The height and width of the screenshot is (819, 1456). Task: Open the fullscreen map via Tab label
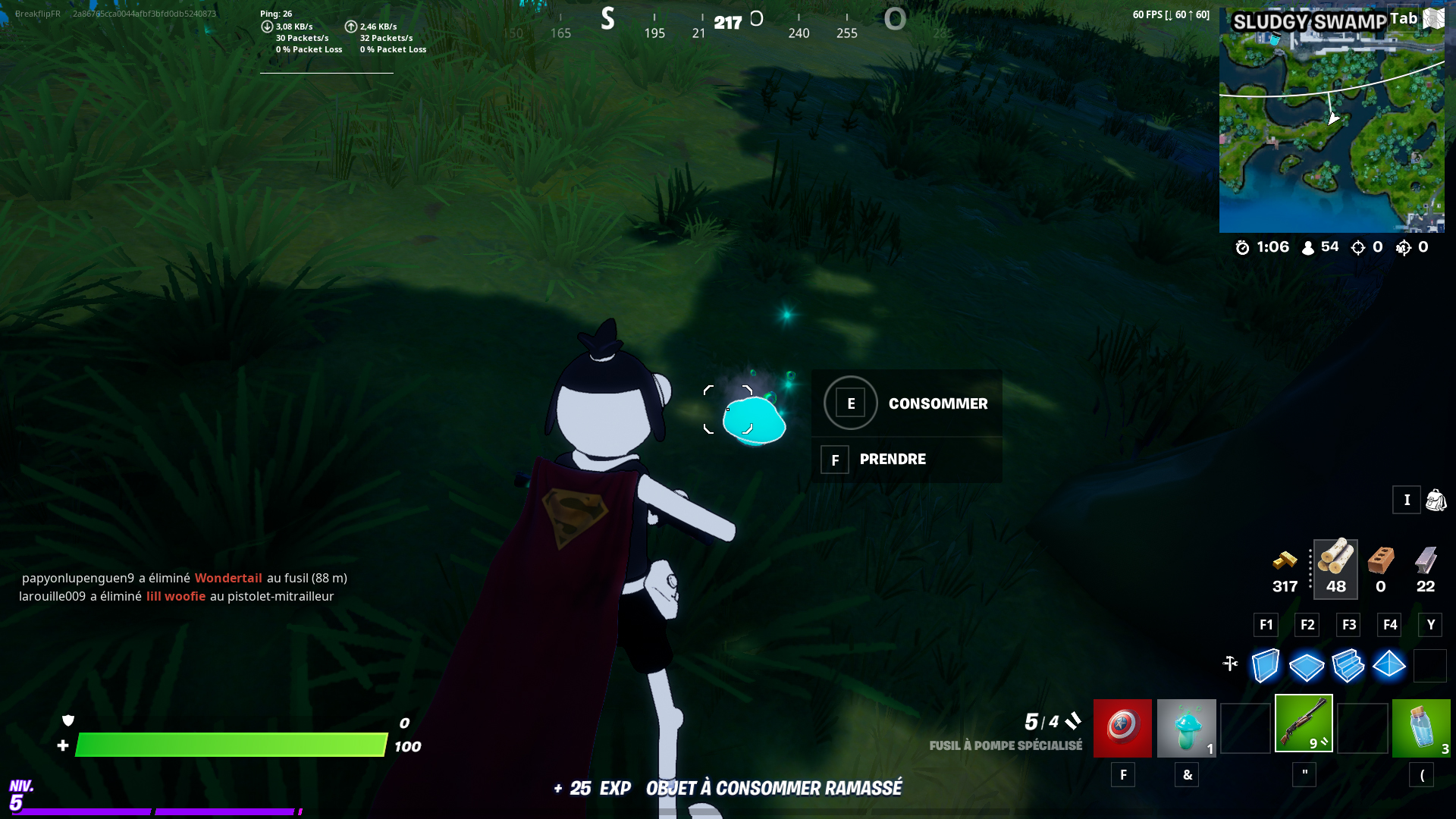(1404, 17)
